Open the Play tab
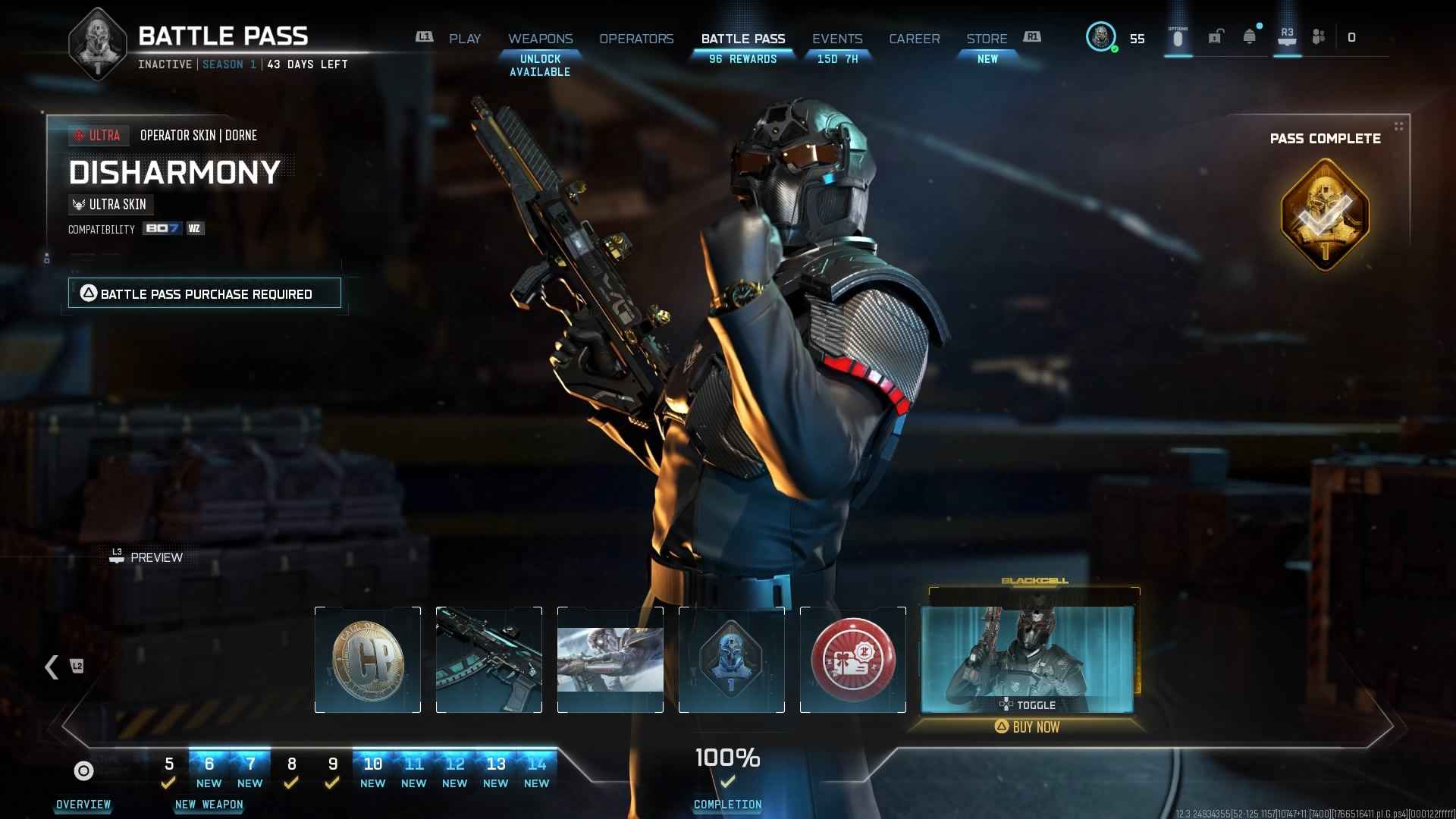 (x=464, y=39)
